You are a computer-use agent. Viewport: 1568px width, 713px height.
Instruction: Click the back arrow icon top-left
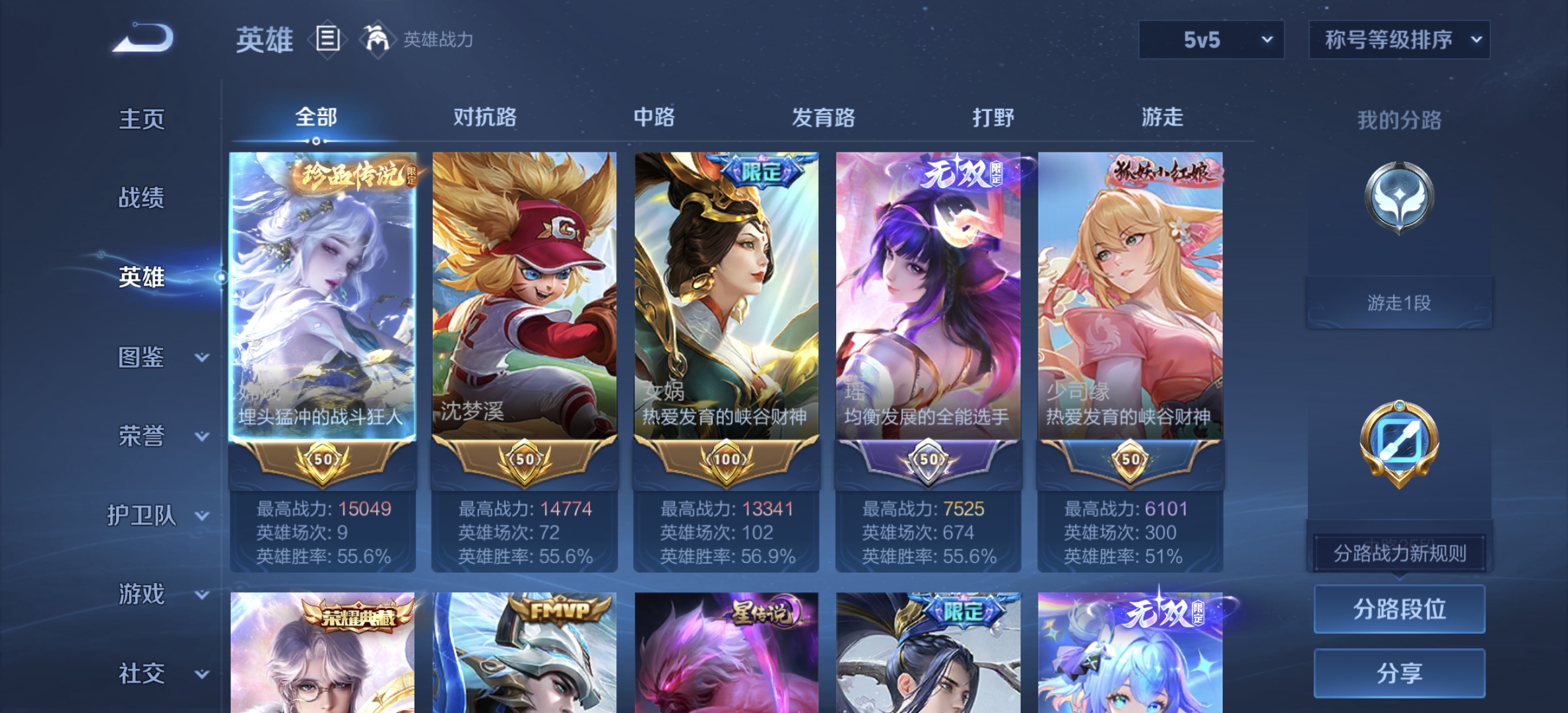(x=141, y=41)
